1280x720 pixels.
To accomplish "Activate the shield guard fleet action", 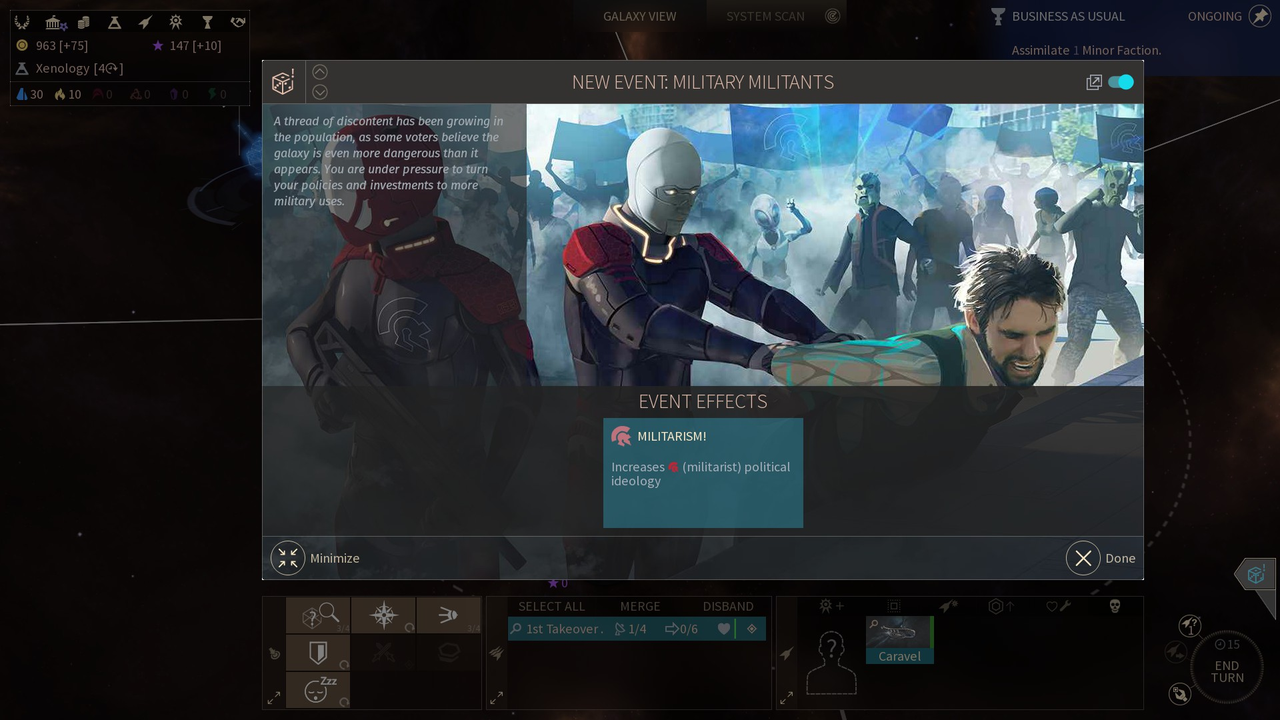I will (318, 653).
